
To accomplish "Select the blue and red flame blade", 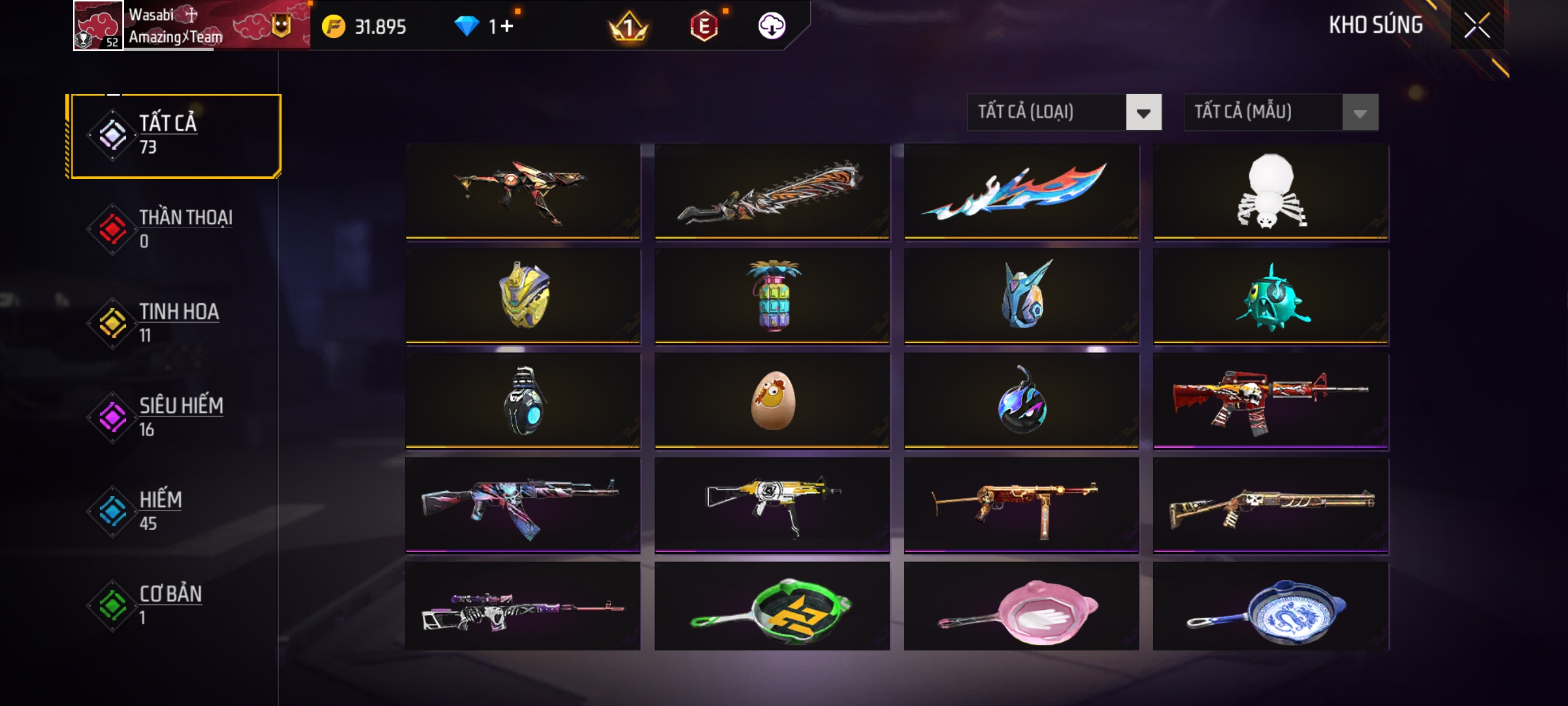I will coord(1021,191).
